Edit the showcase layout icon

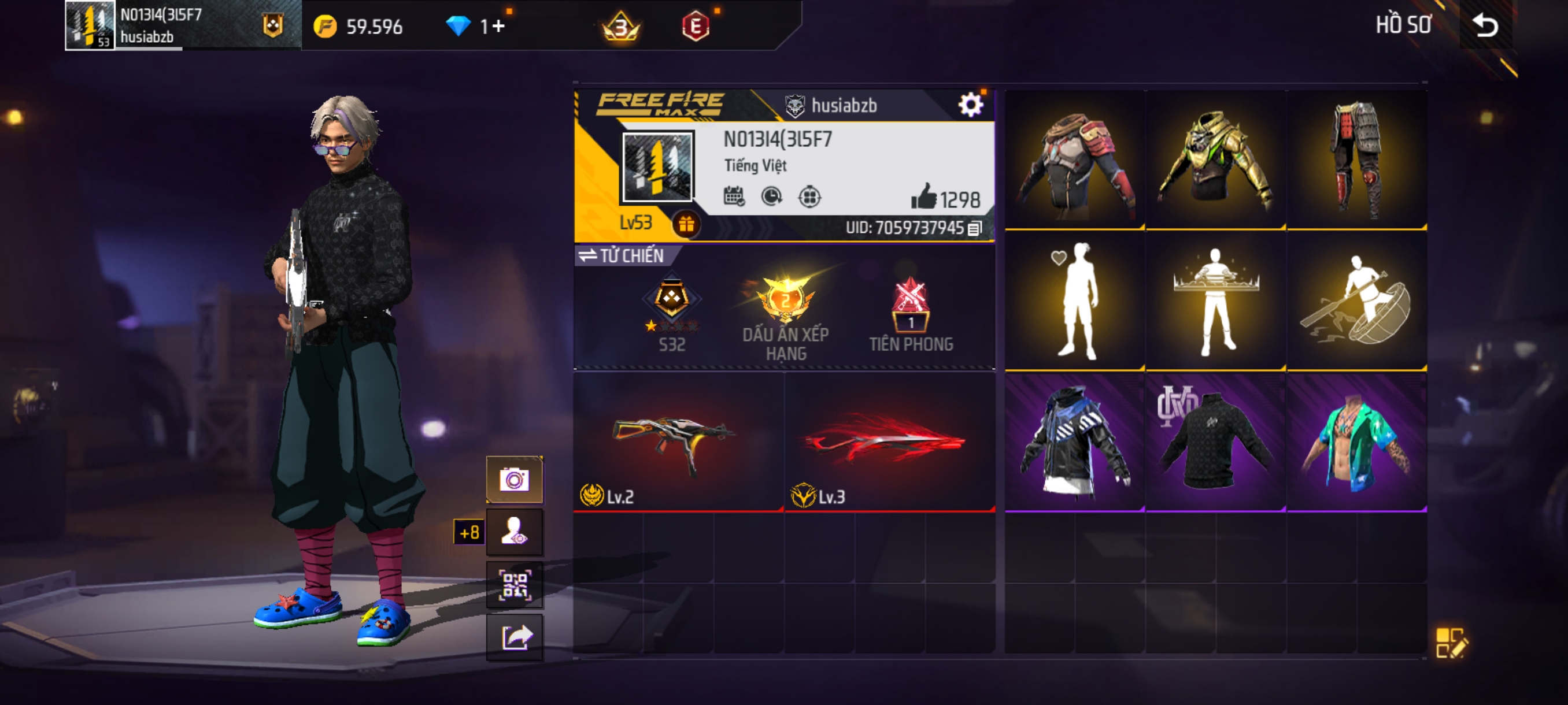[1451, 643]
